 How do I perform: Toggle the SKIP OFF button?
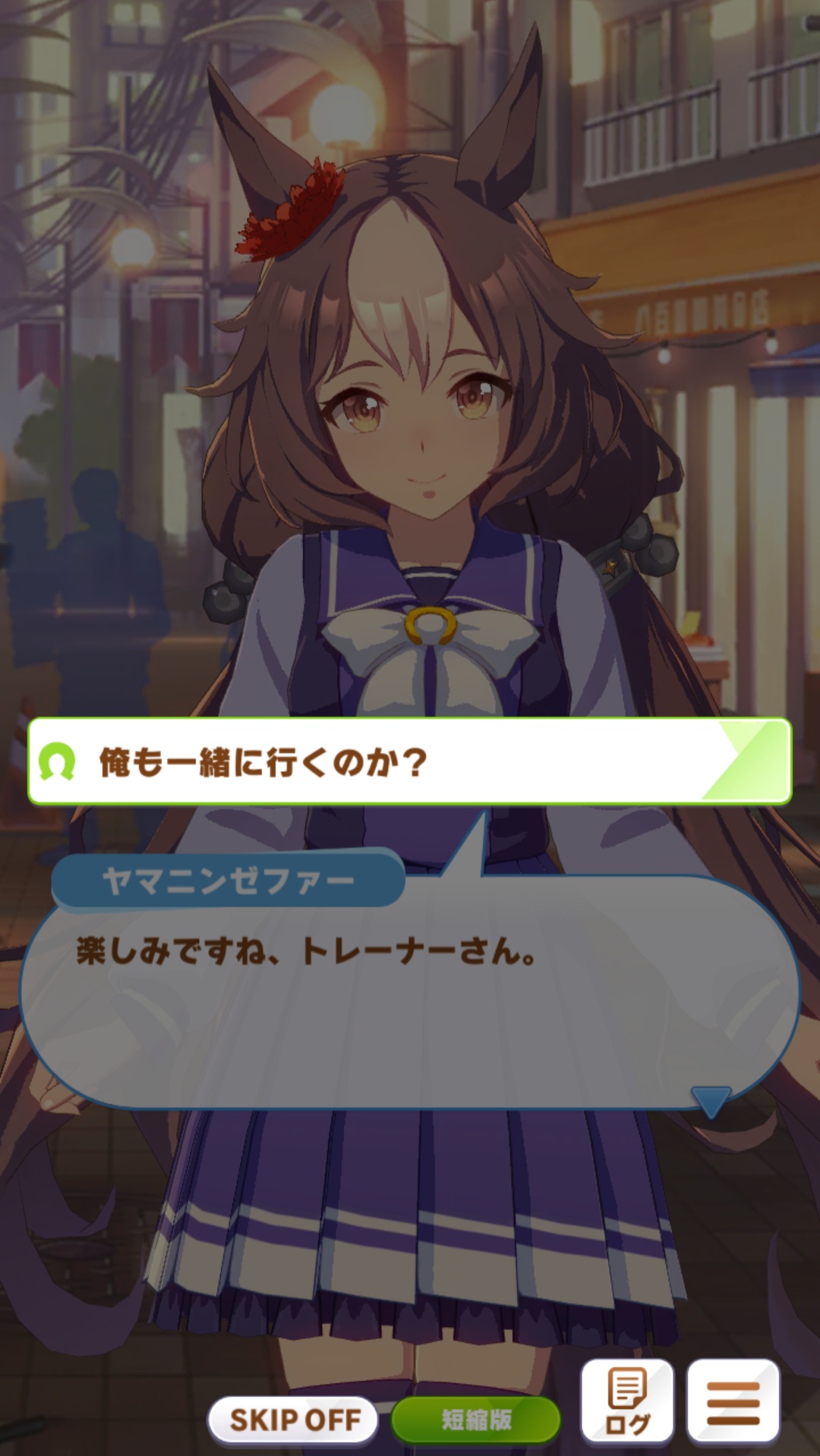point(294,1419)
